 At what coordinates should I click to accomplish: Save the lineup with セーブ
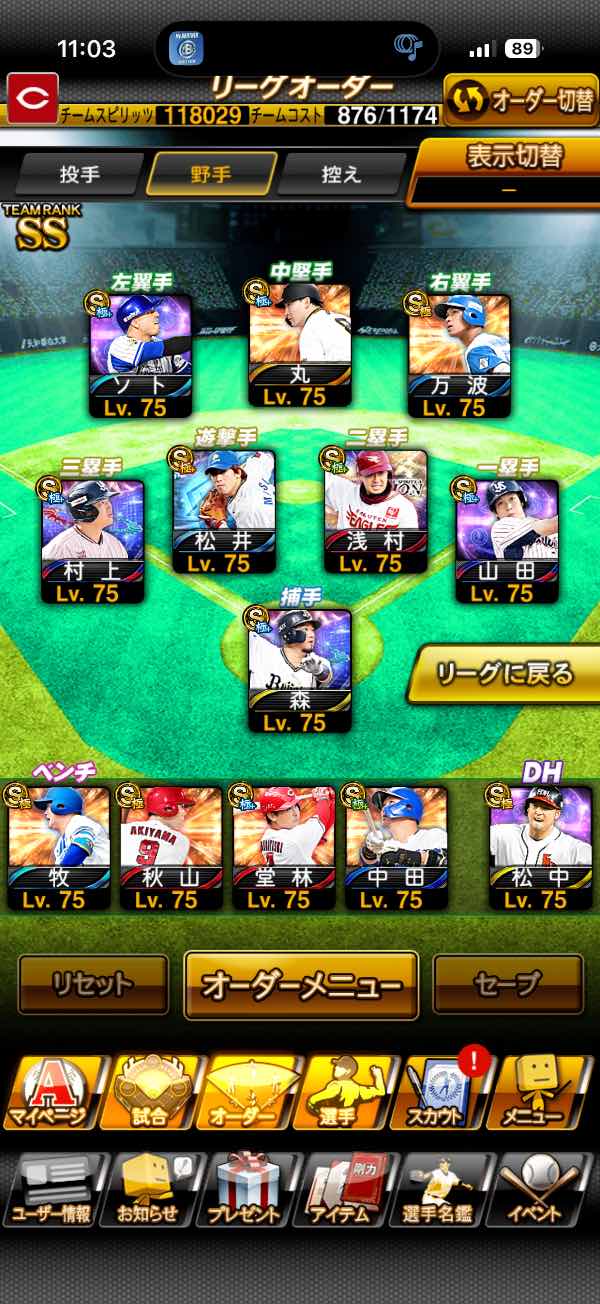click(x=508, y=984)
